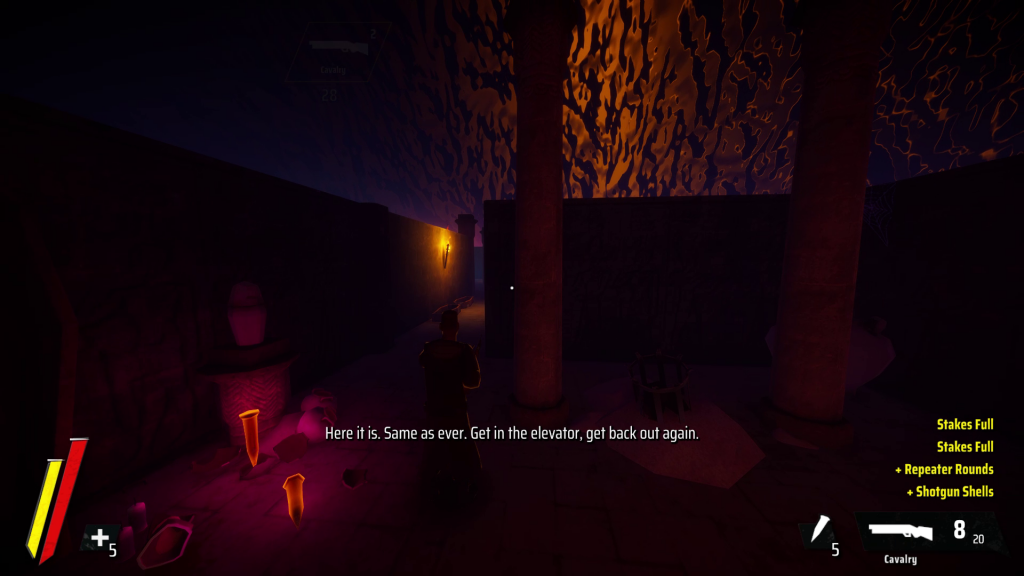Select the wooden stake icon
This screenshot has height=576, width=1024.
pyautogui.click(x=821, y=530)
